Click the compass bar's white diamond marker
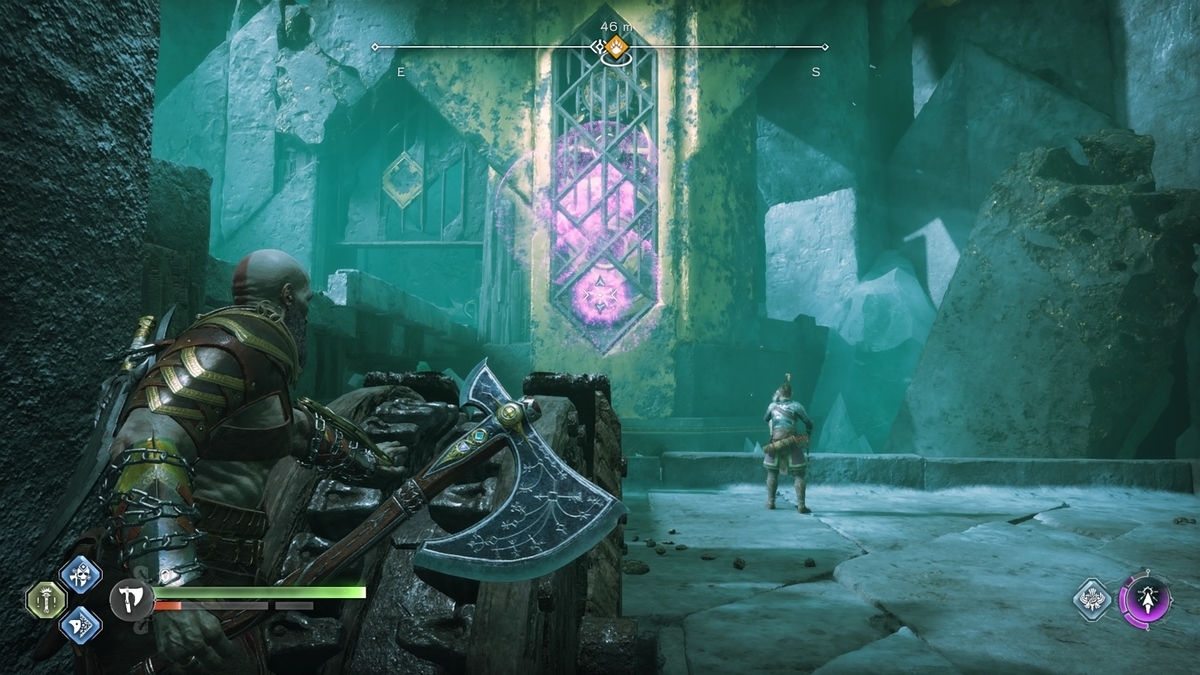The width and height of the screenshot is (1200, 675). (598, 47)
